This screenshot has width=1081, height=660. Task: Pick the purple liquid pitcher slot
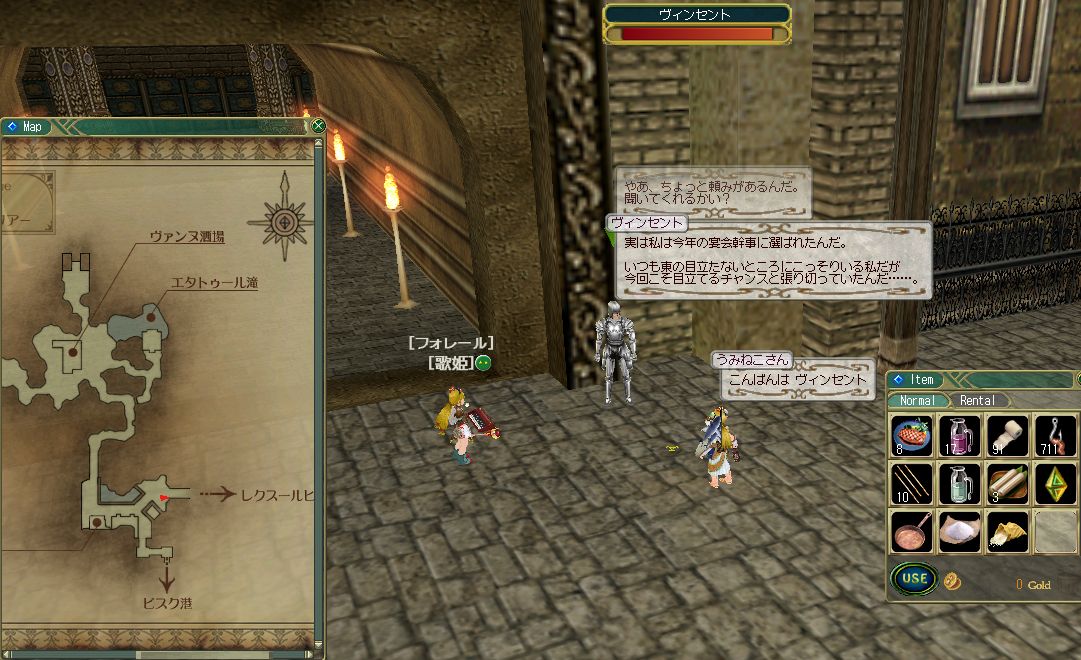coord(959,436)
